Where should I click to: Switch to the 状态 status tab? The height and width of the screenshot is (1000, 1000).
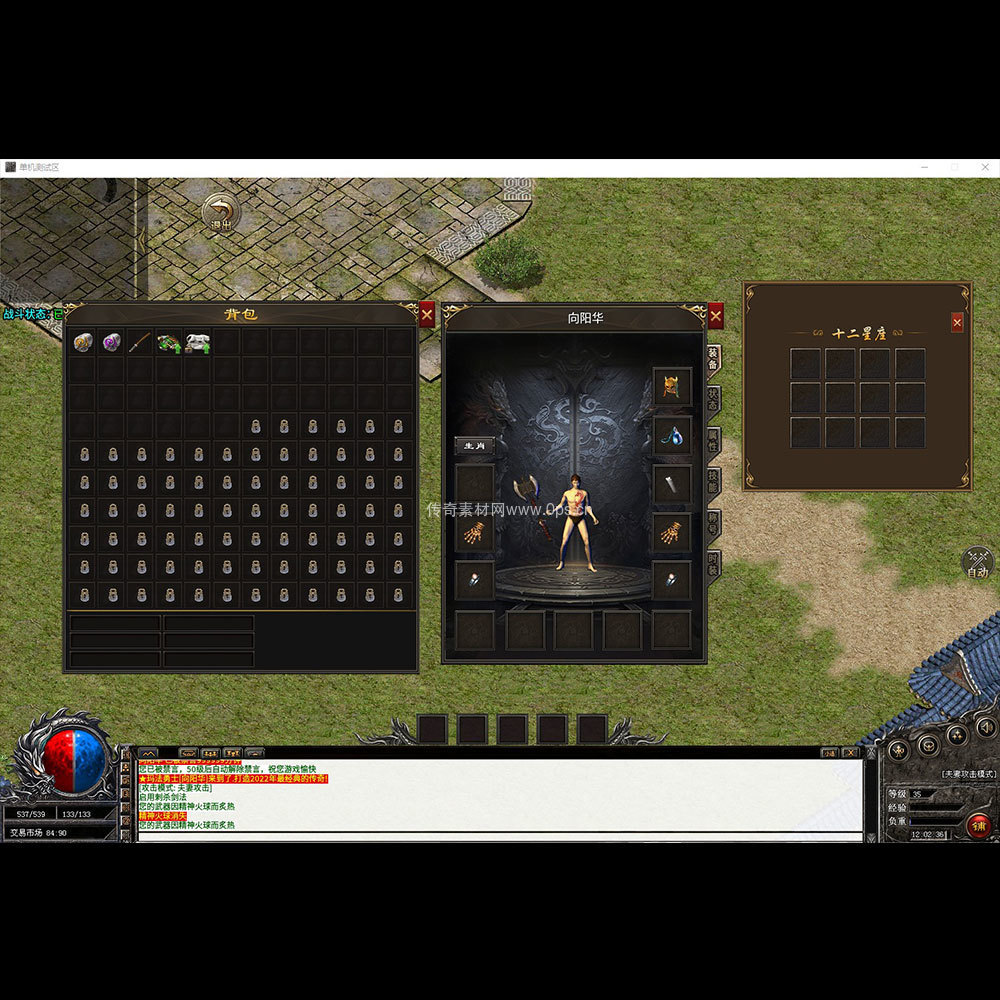click(713, 398)
